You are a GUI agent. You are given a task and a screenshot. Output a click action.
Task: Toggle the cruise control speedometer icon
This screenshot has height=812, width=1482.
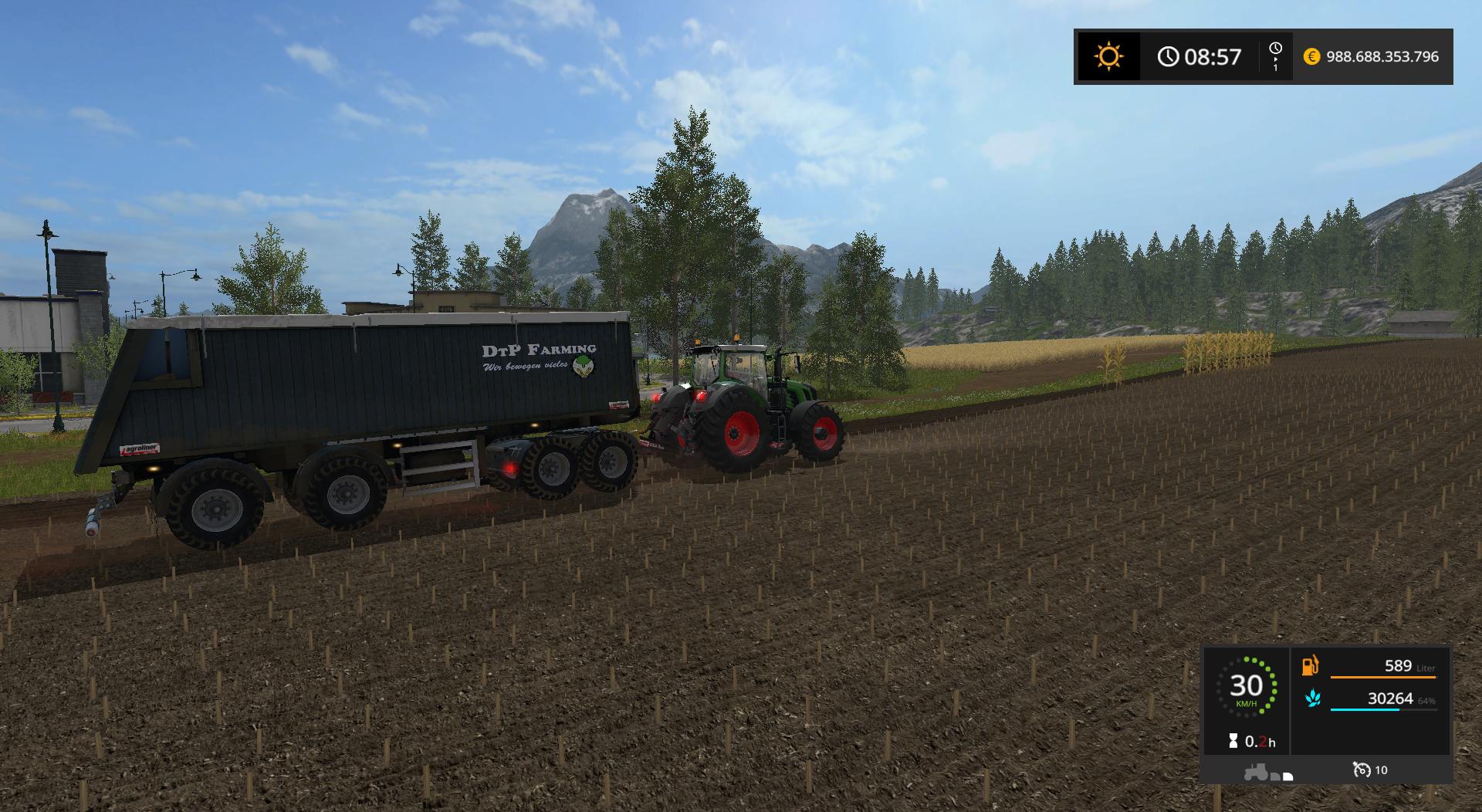[x=1361, y=770]
